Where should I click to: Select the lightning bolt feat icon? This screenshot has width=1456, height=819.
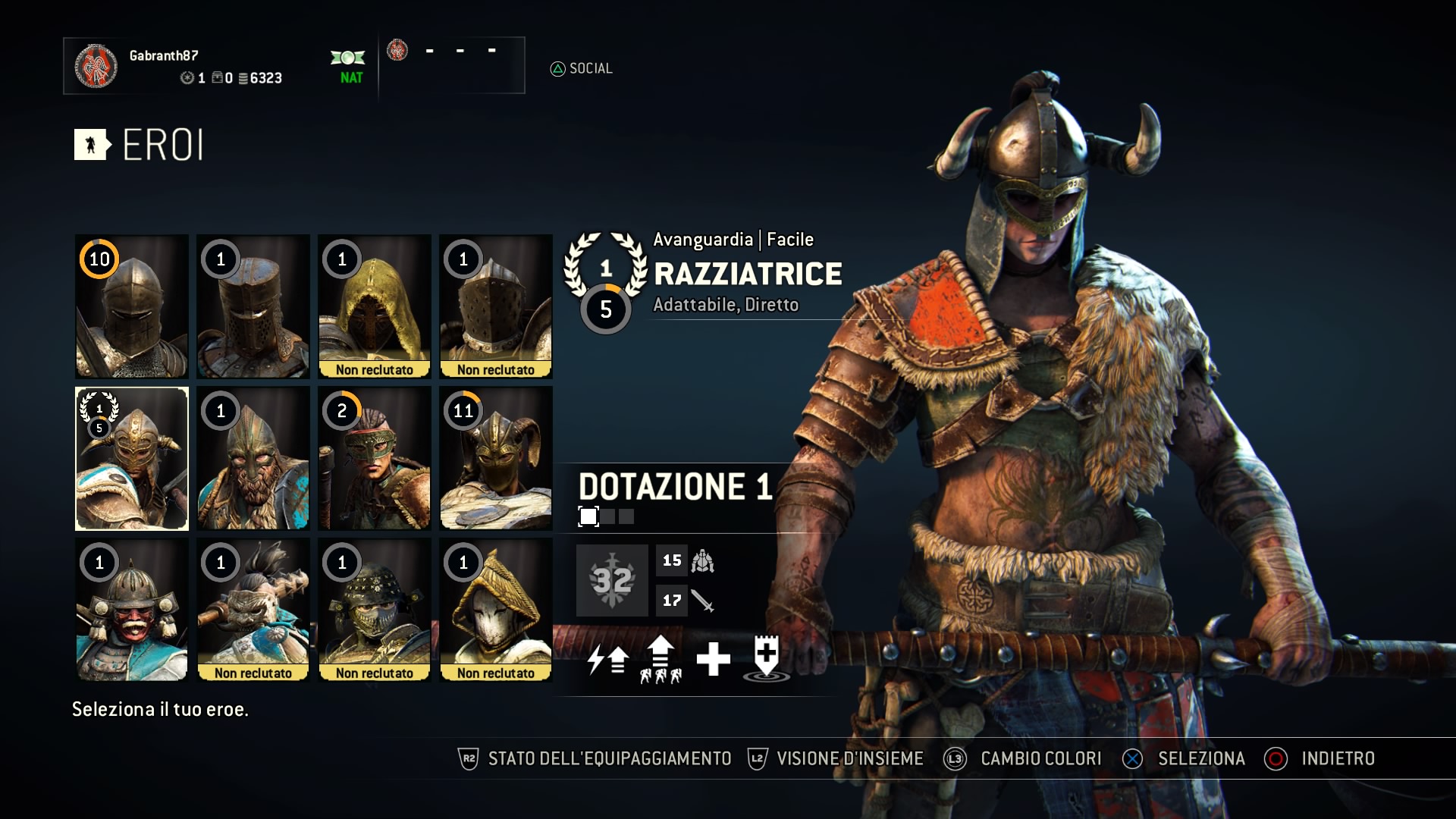608,660
